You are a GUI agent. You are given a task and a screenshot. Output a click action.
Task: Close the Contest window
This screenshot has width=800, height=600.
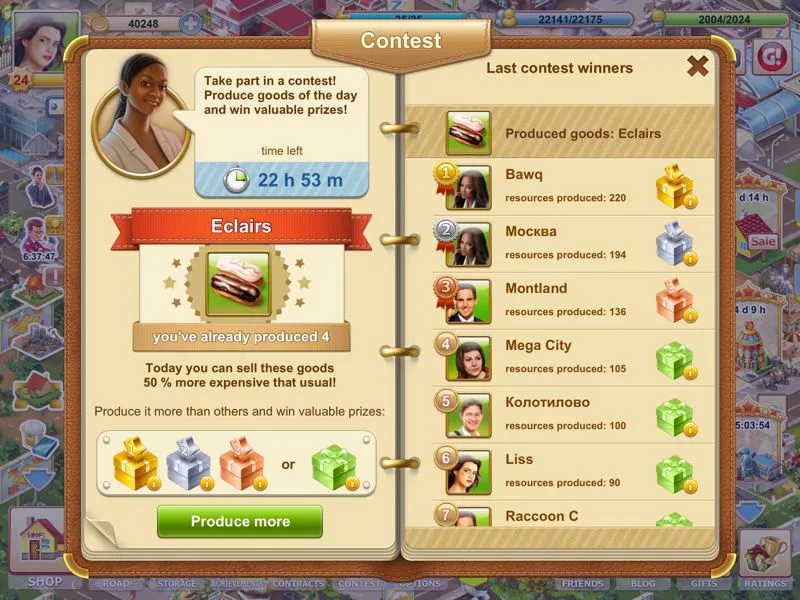(x=697, y=66)
